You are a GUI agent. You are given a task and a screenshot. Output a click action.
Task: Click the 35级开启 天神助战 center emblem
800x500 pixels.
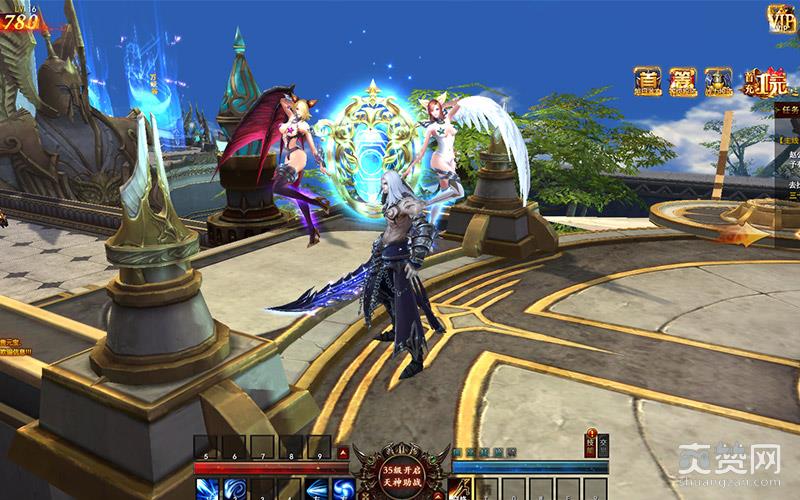(392, 469)
